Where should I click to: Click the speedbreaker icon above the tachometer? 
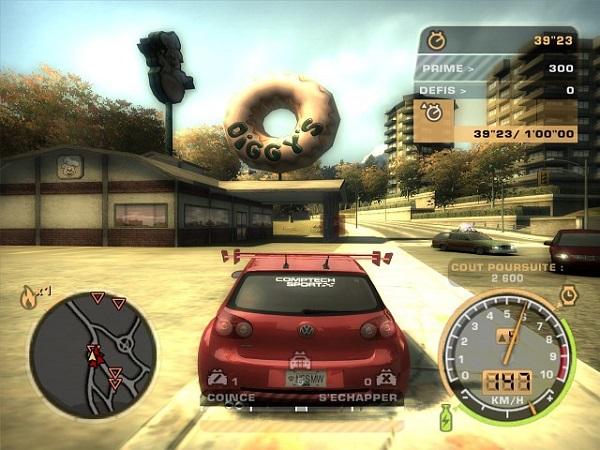tap(566, 296)
